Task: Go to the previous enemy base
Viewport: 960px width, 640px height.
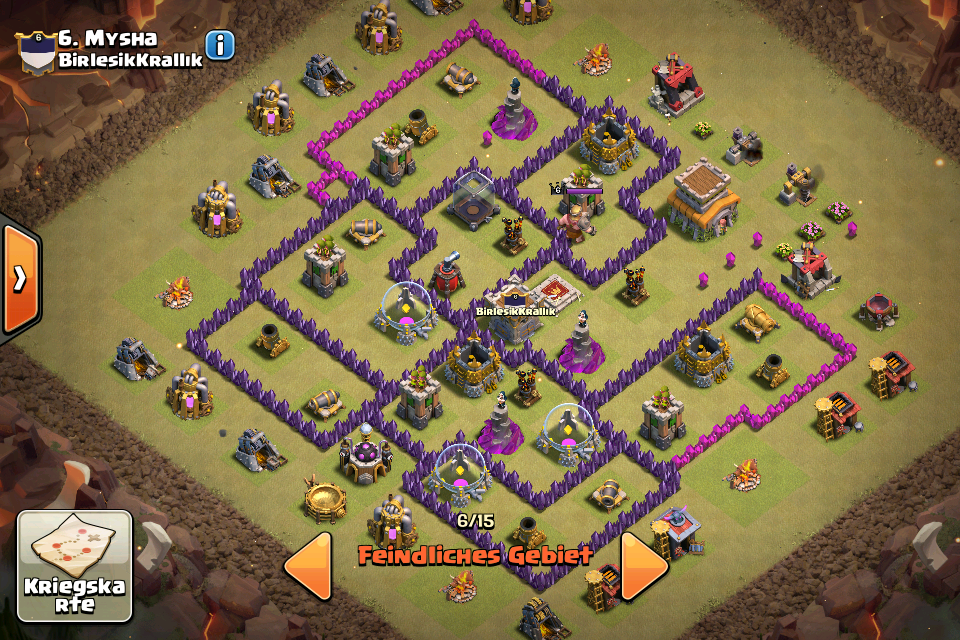Action: pyautogui.click(x=308, y=566)
